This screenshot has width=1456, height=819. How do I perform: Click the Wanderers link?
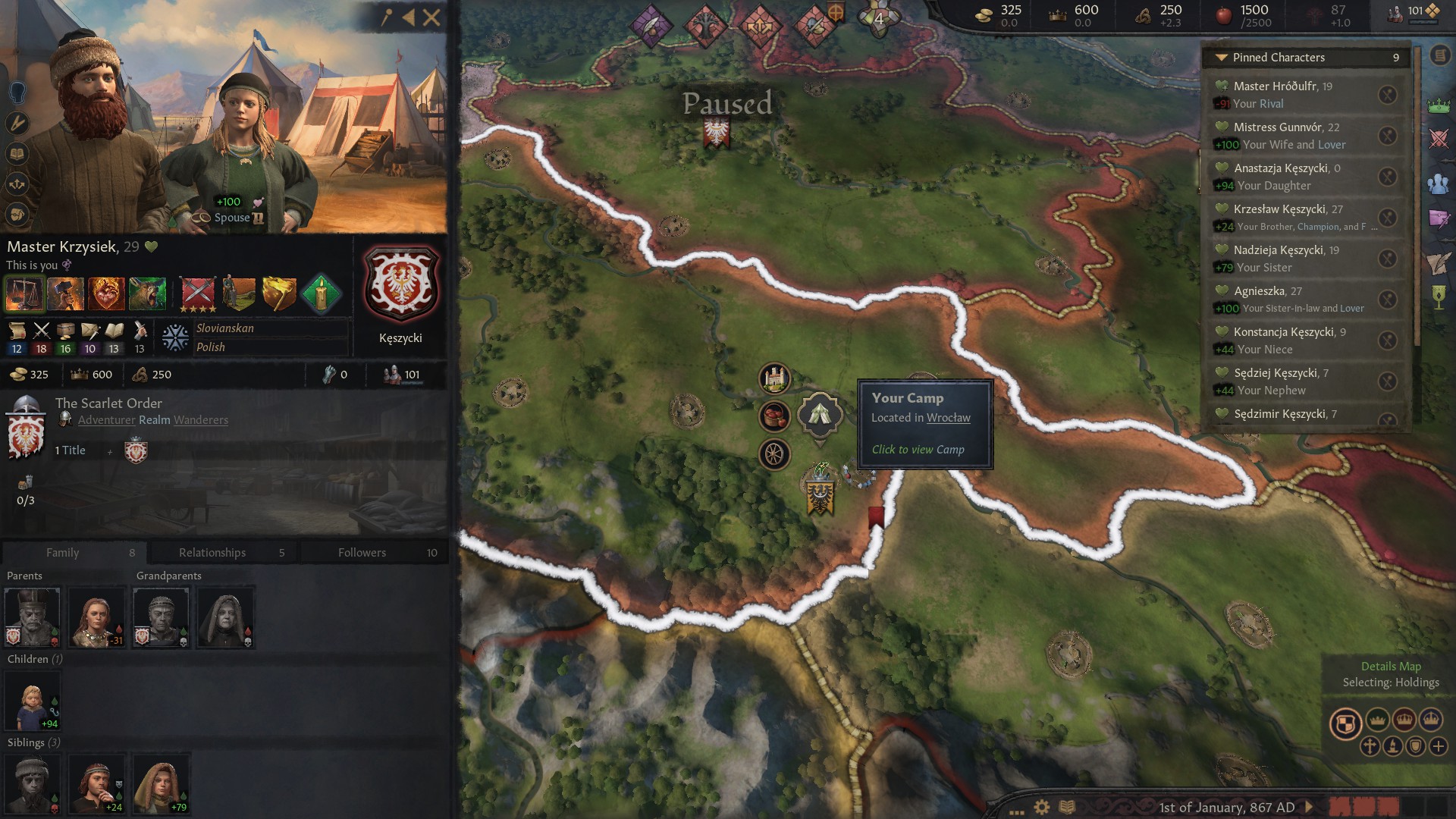coord(201,420)
